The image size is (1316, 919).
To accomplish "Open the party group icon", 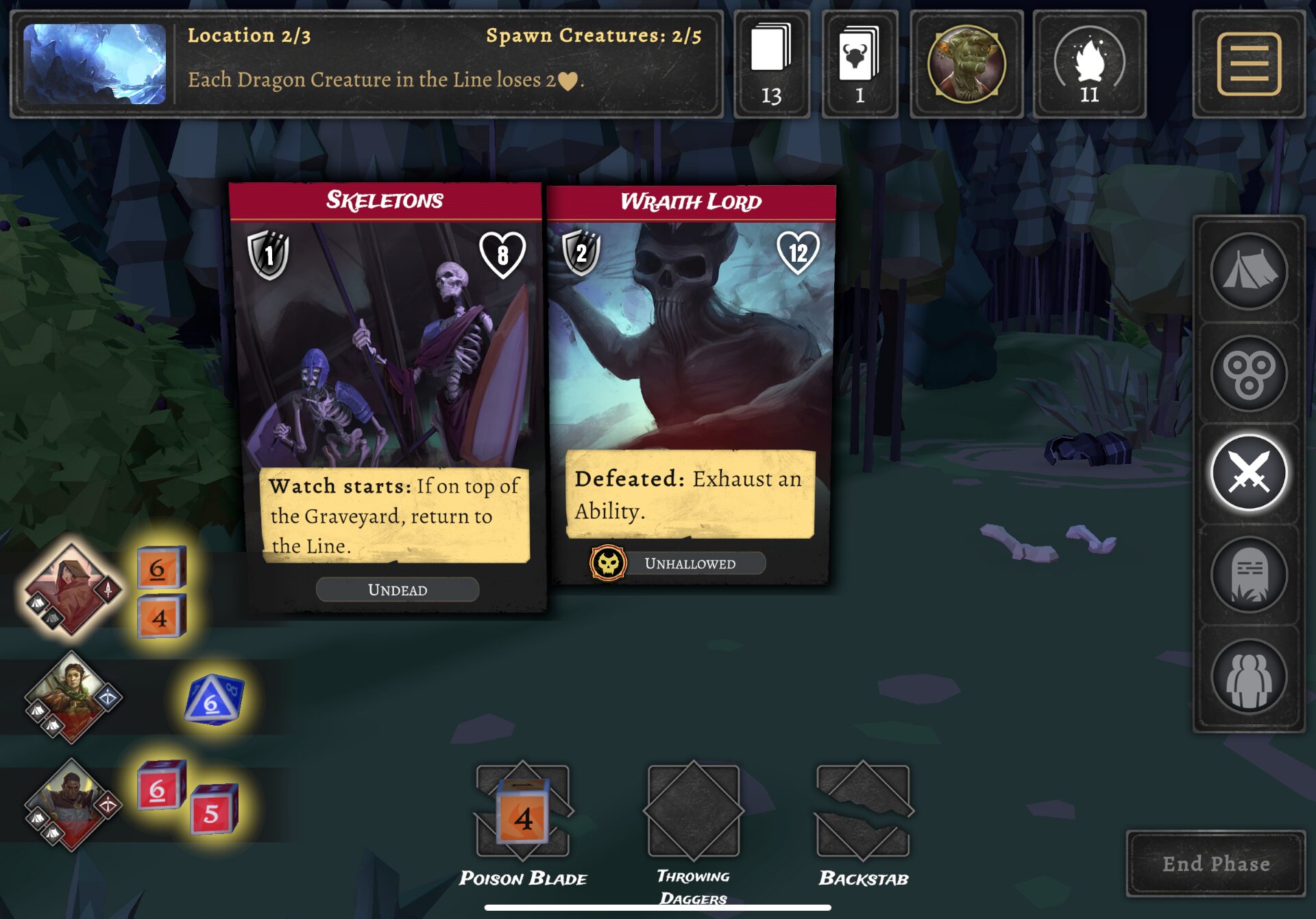I will click(1248, 676).
